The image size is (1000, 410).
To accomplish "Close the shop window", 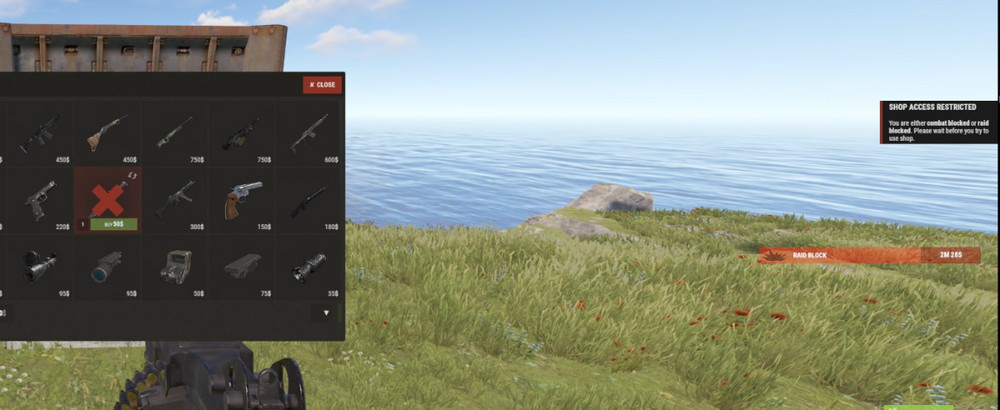I will [323, 85].
